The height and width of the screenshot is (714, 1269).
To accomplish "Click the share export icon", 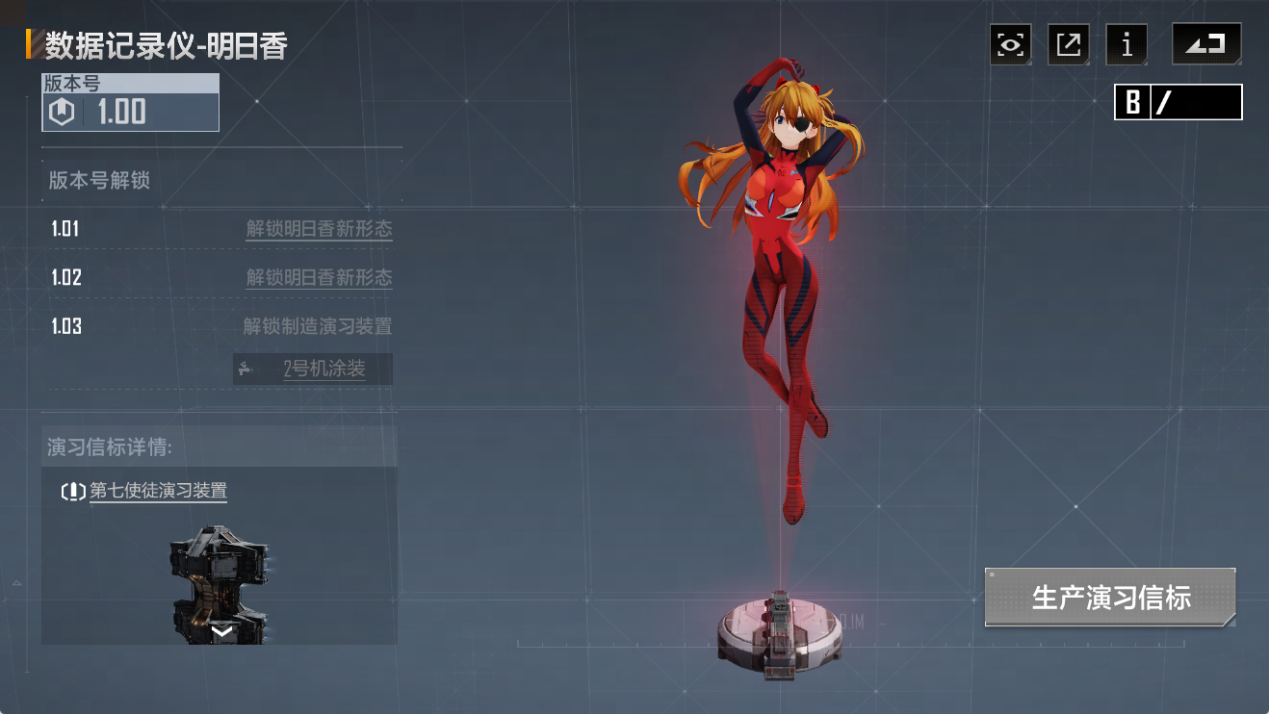I will pyautogui.click(x=1068, y=45).
